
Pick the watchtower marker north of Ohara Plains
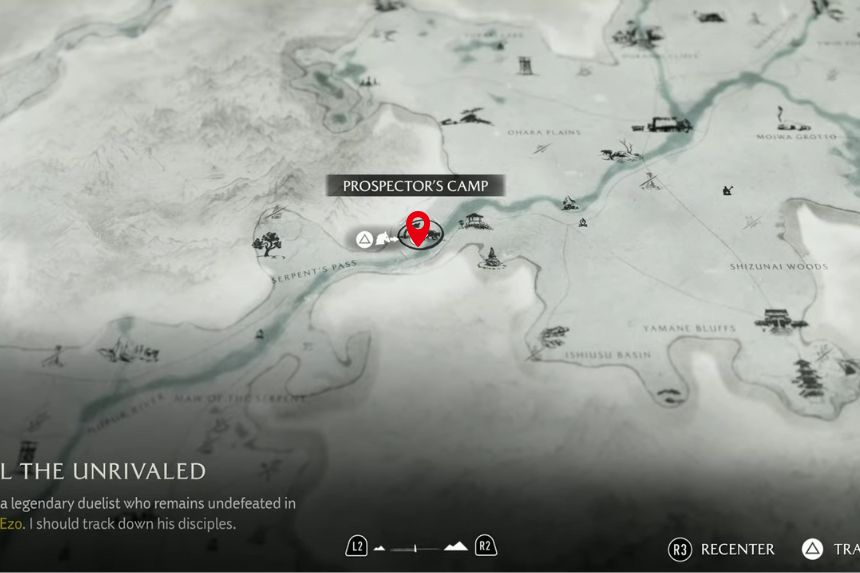click(x=525, y=65)
